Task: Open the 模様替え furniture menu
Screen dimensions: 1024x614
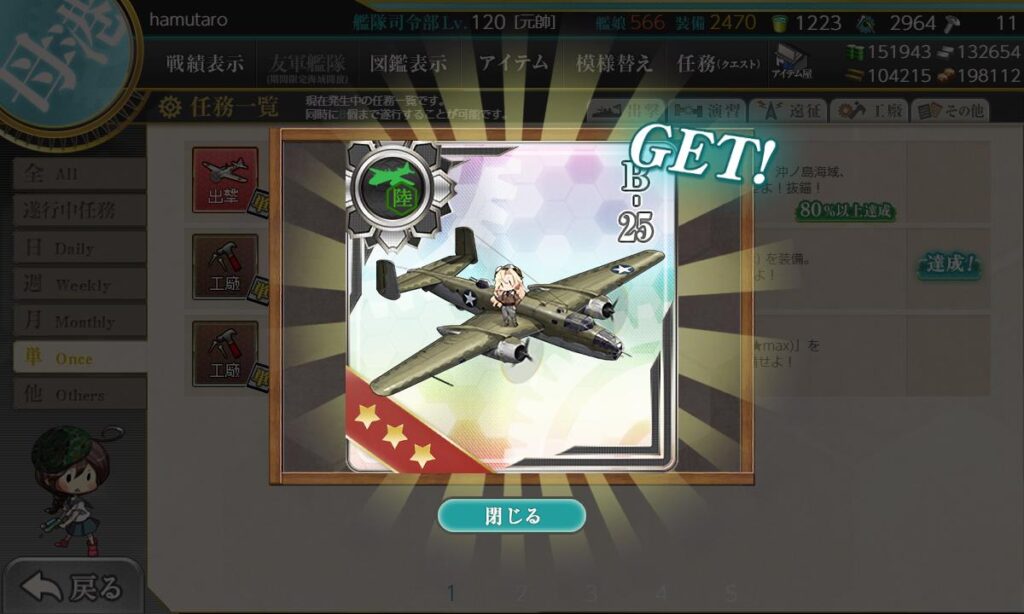Action: click(x=614, y=63)
